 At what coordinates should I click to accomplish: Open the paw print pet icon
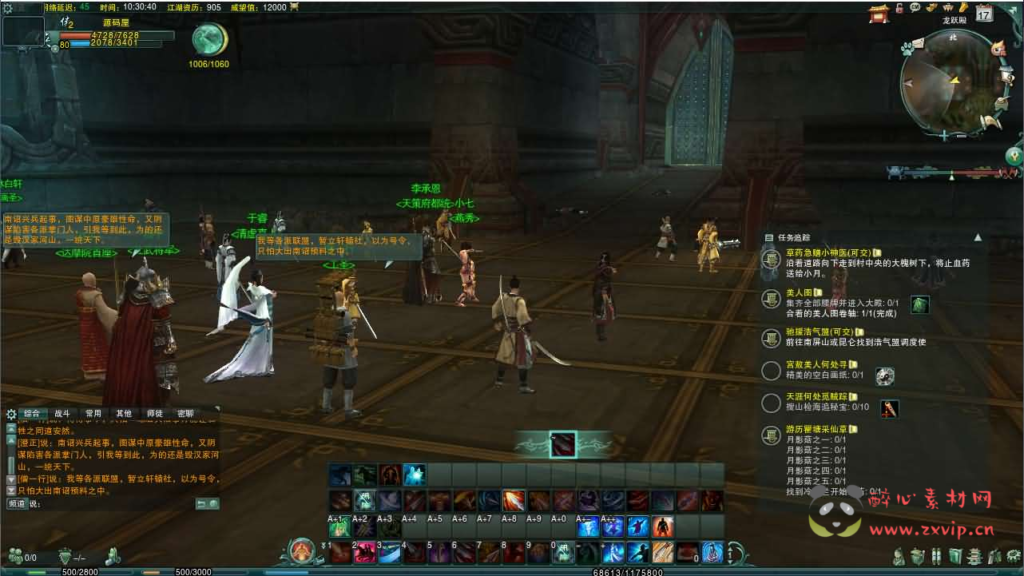(907, 47)
